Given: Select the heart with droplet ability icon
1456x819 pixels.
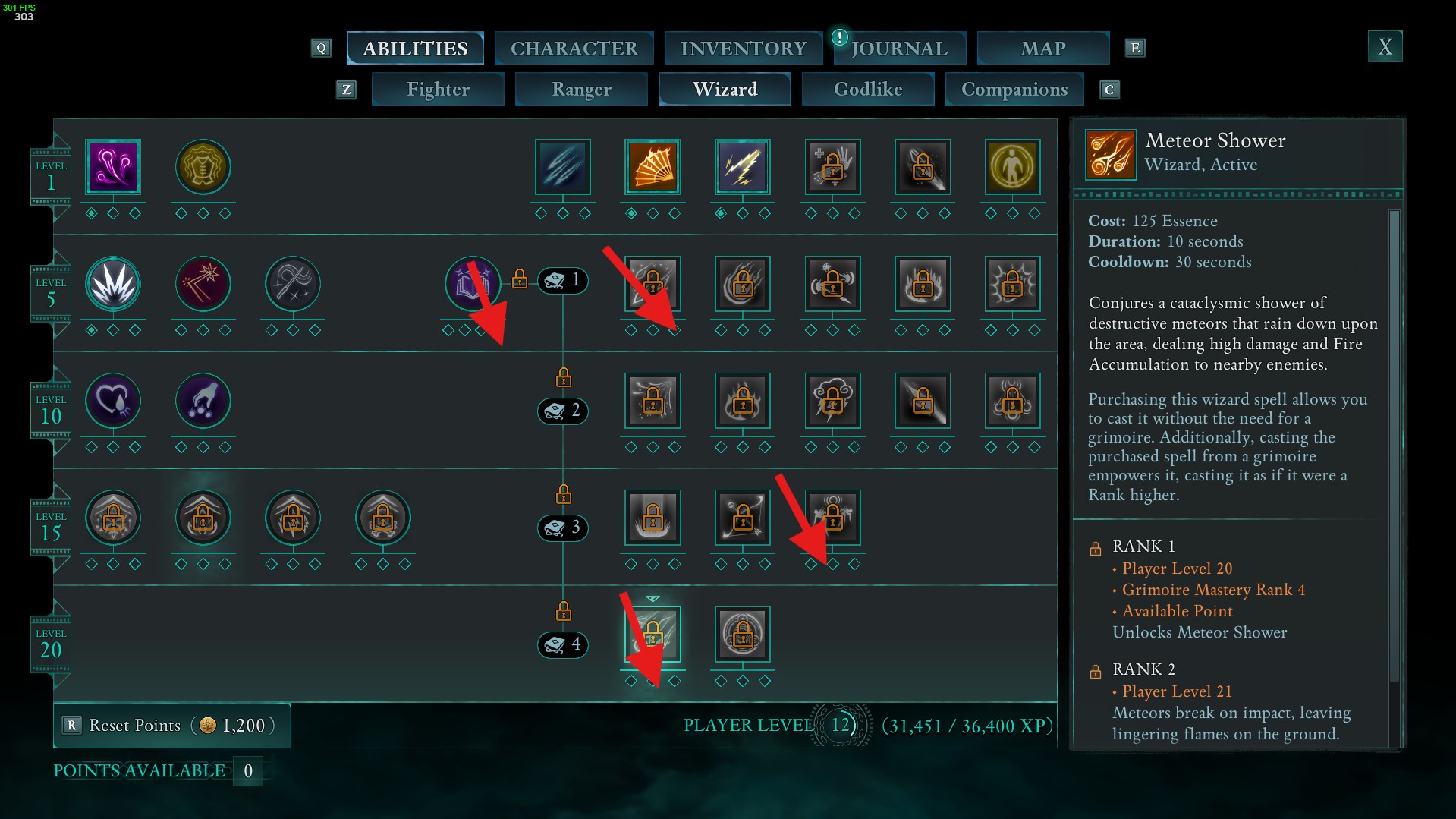Looking at the screenshot, I should [113, 401].
